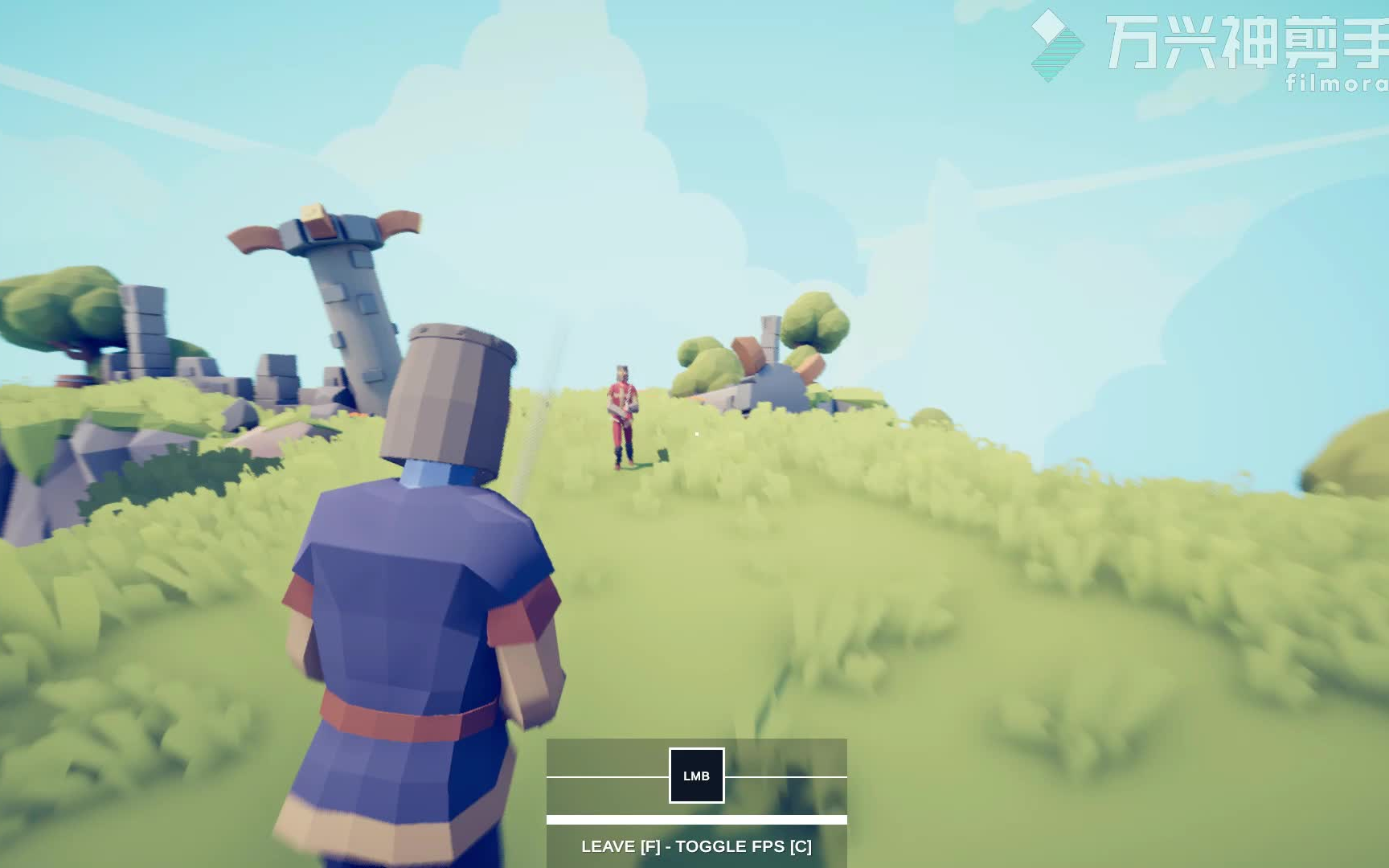Click the white crosshair dot at screen center
1389x868 pixels.
tap(698, 433)
